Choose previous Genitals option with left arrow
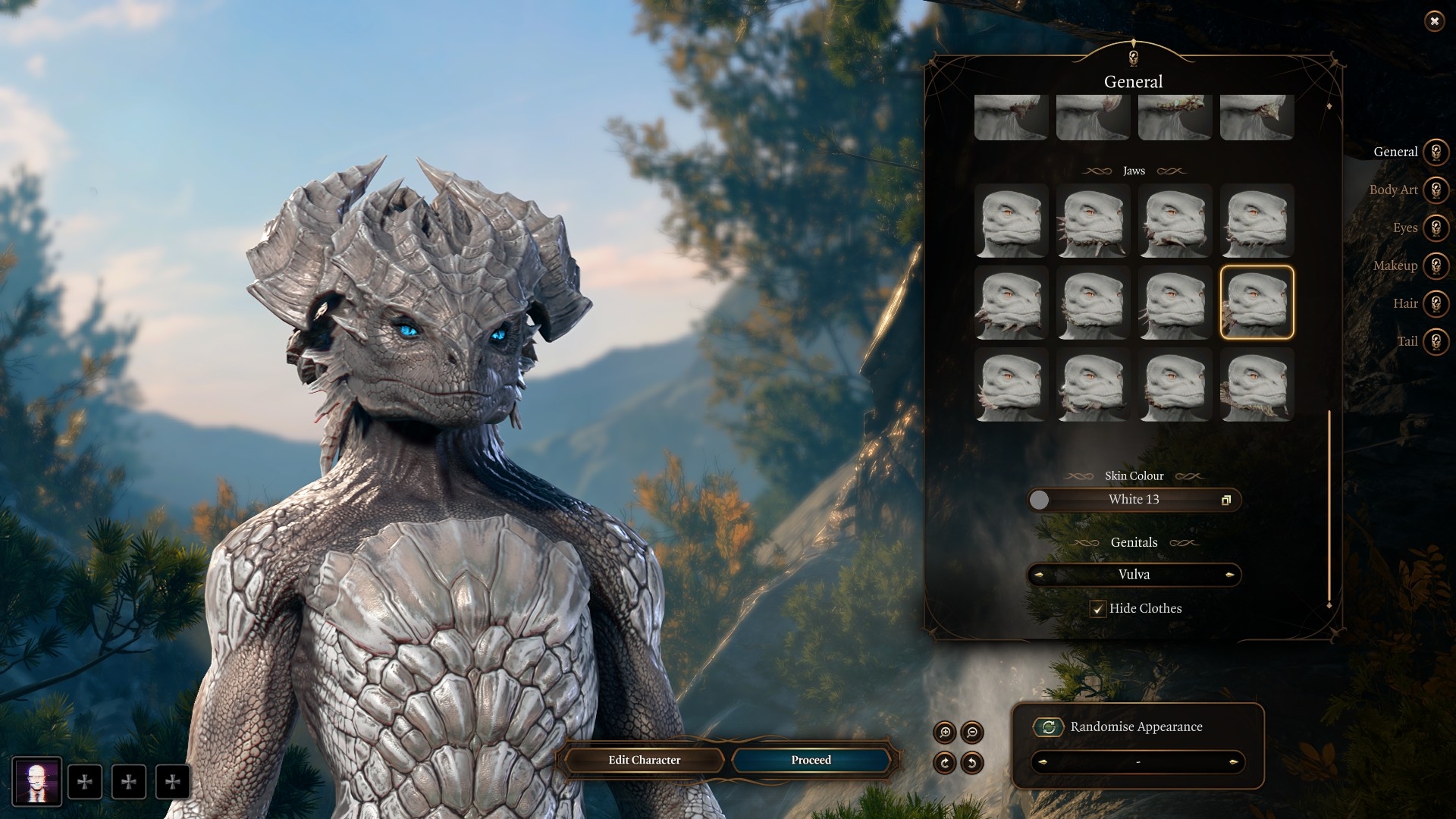The width and height of the screenshot is (1456, 819). (1039, 575)
